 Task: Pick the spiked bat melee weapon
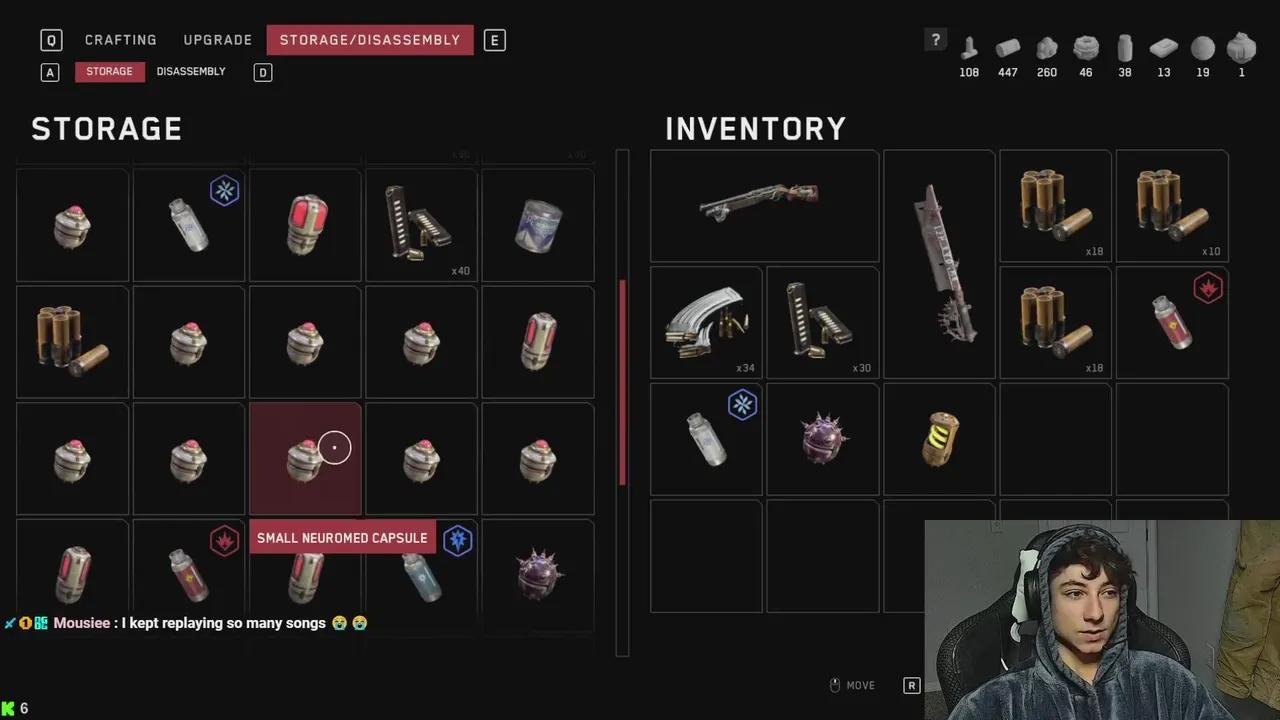[939, 263]
